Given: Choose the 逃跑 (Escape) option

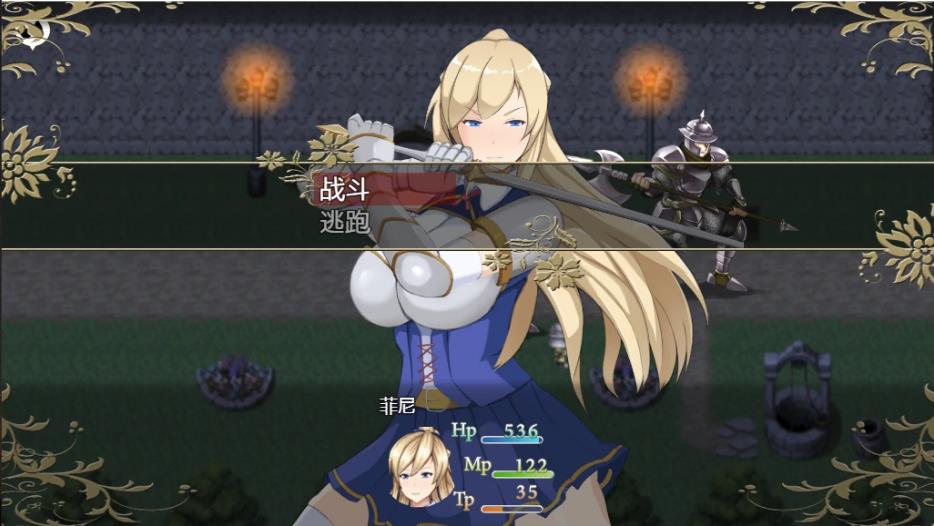Looking at the screenshot, I should pyautogui.click(x=343, y=222).
